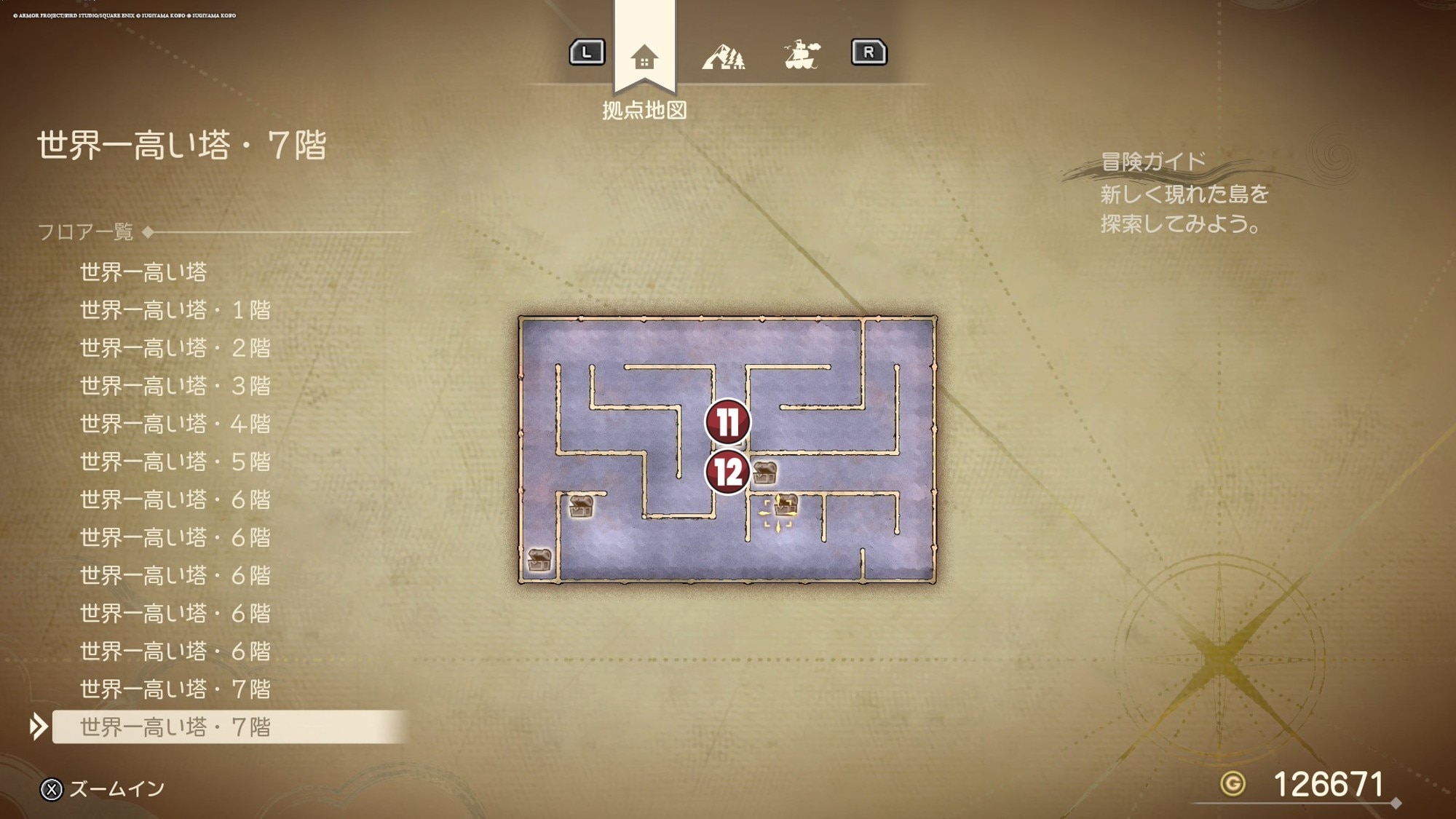The width and height of the screenshot is (1456, 819).
Task: Switch to the mountain and trees map tab
Action: pyautogui.click(x=723, y=56)
